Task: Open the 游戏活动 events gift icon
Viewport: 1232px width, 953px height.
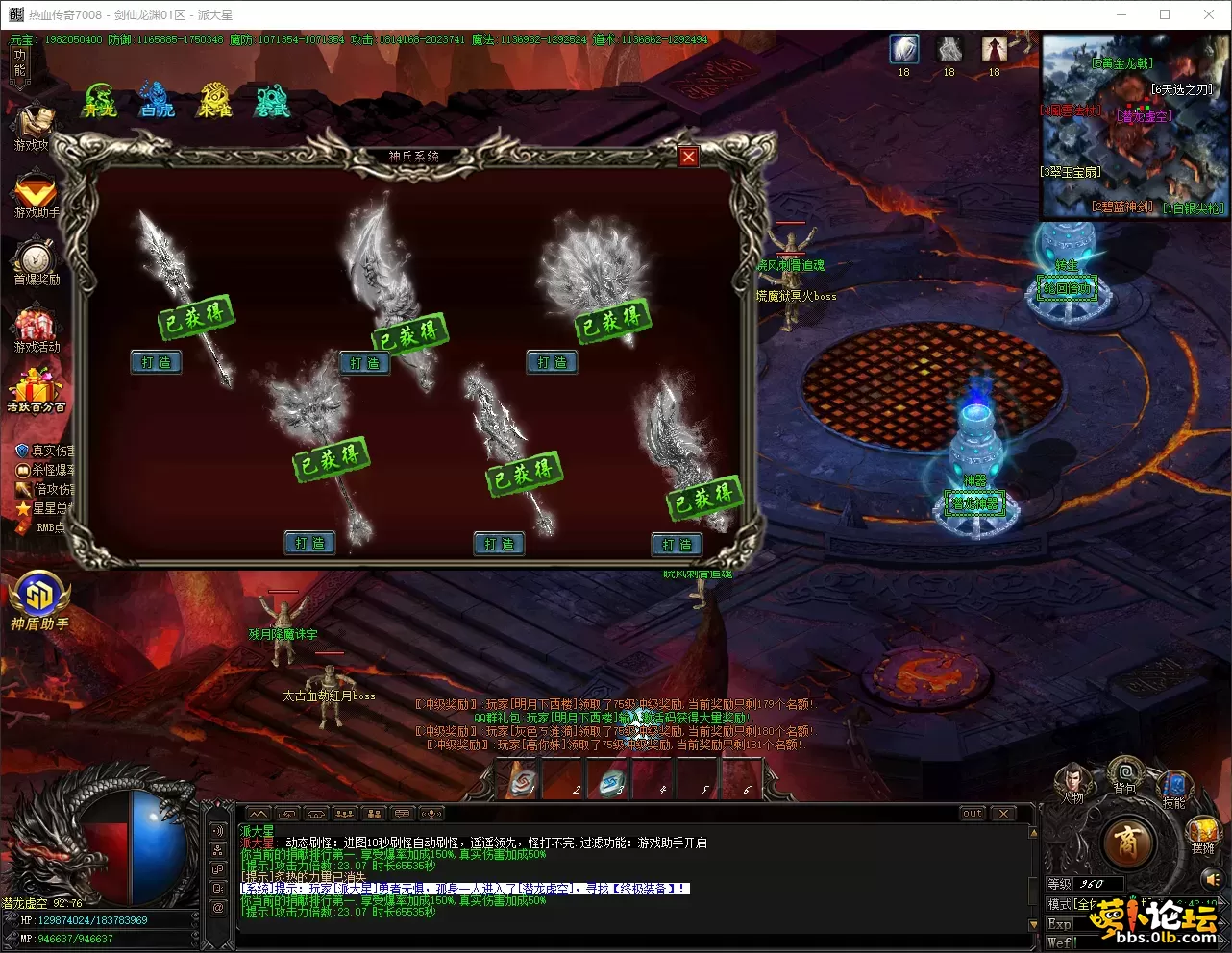Action: pos(36,328)
